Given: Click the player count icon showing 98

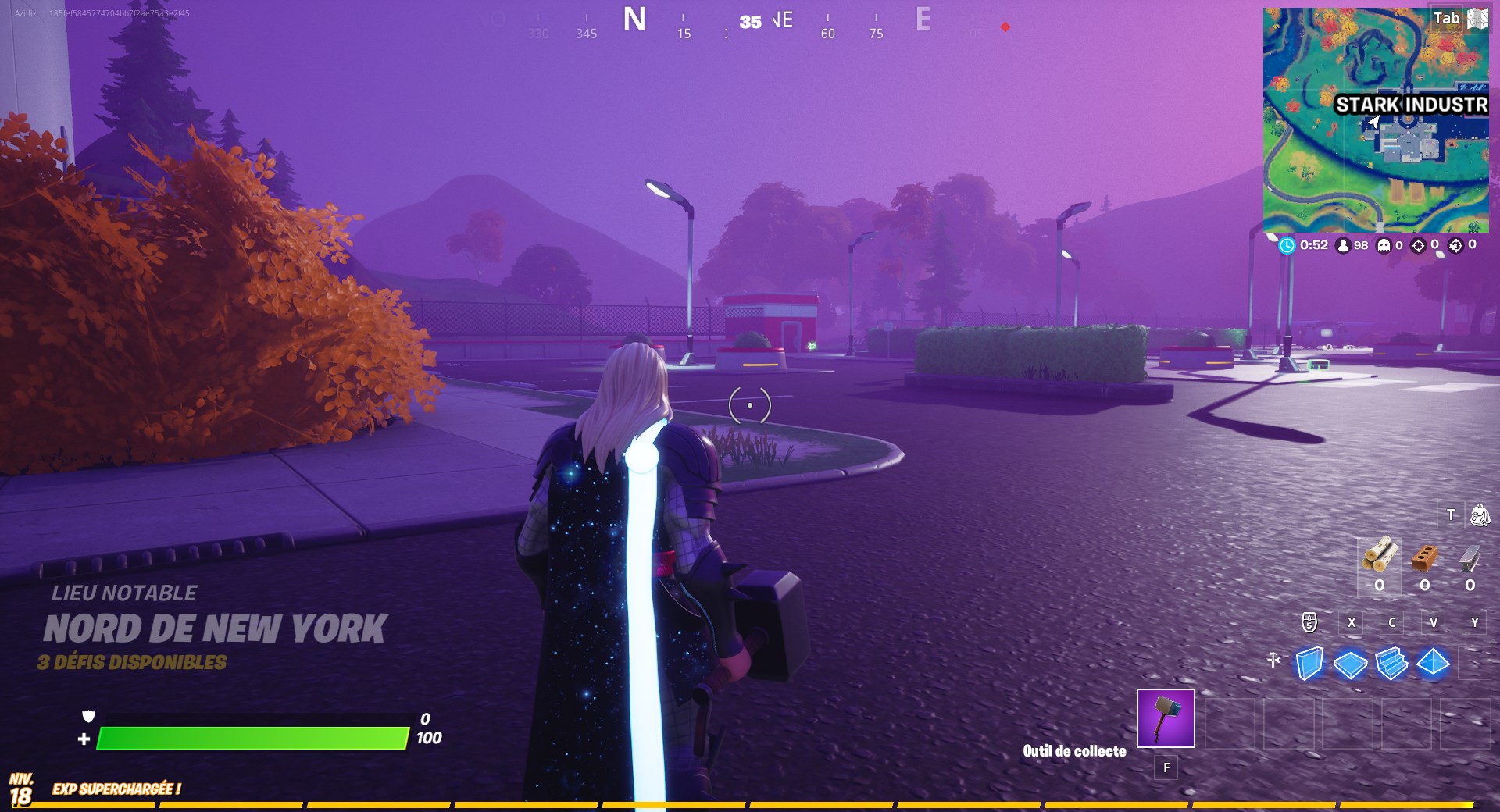Looking at the screenshot, I should (1343, 245).
